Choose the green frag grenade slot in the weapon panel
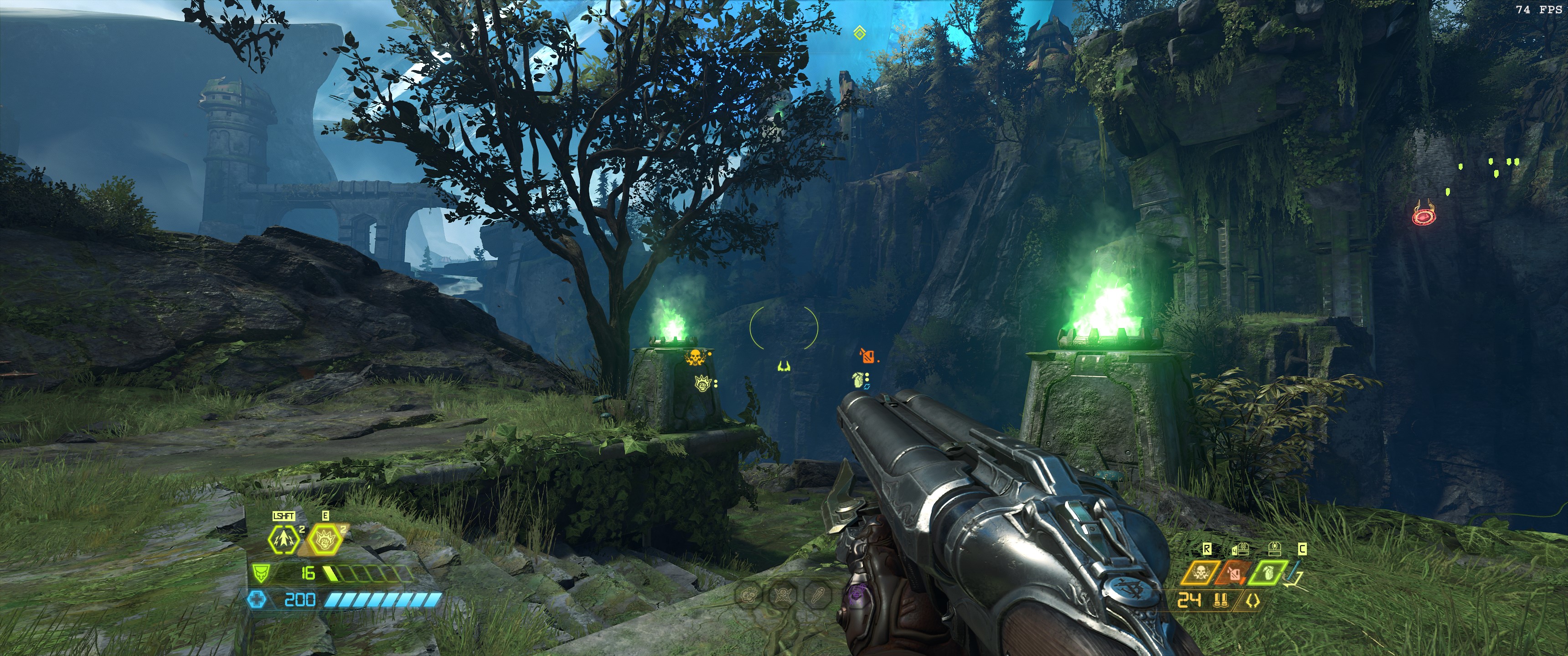The image size is (1568, 656). point(1267,573)
